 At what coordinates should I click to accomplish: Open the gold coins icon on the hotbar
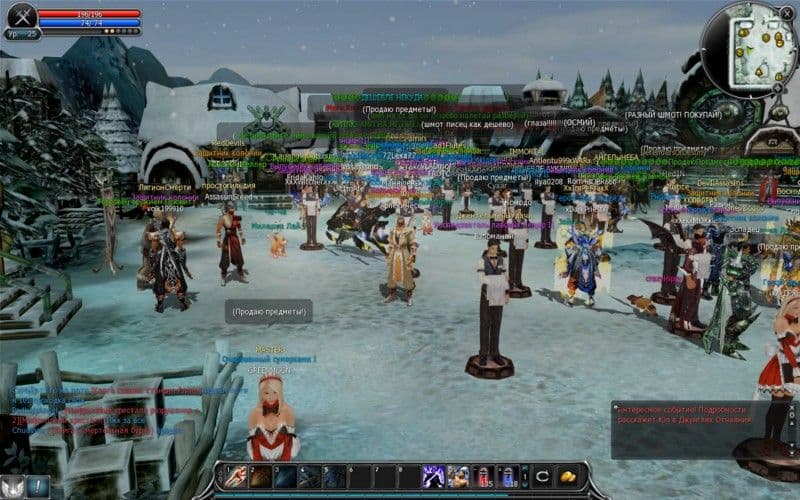pos(566,476)
